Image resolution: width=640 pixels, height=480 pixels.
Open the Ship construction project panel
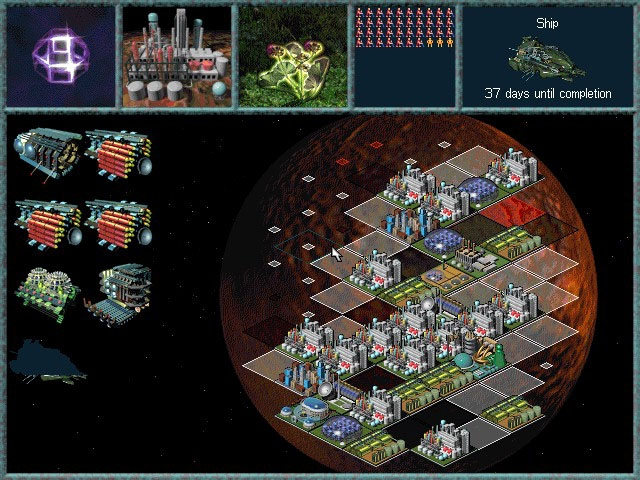tap(548, 56)
